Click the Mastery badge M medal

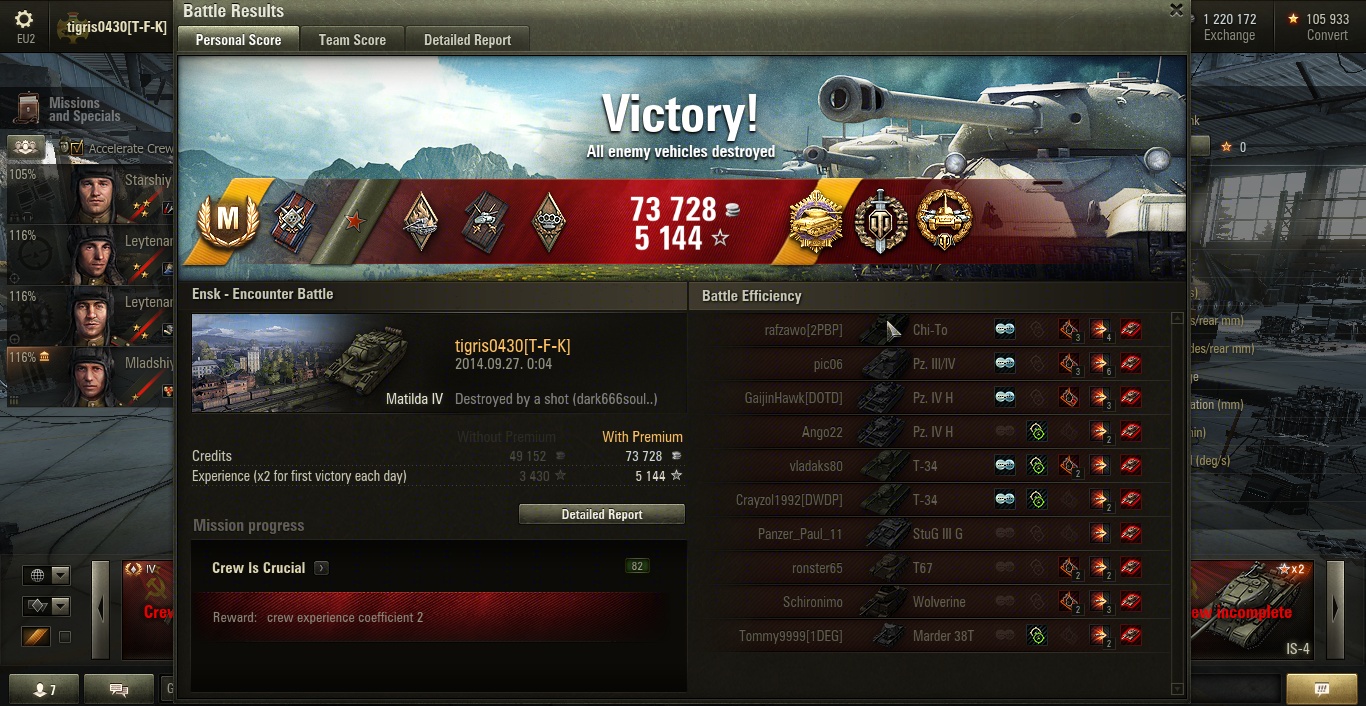click(228, 221)
